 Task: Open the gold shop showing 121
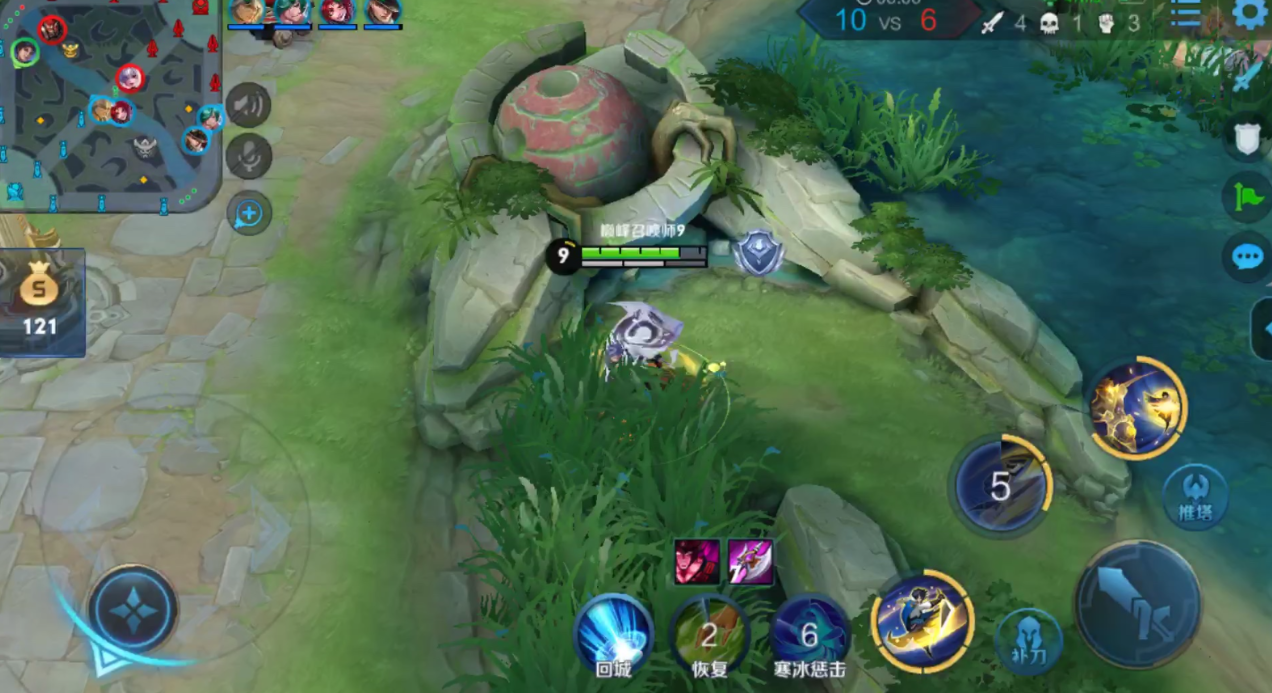click(41, 302)
